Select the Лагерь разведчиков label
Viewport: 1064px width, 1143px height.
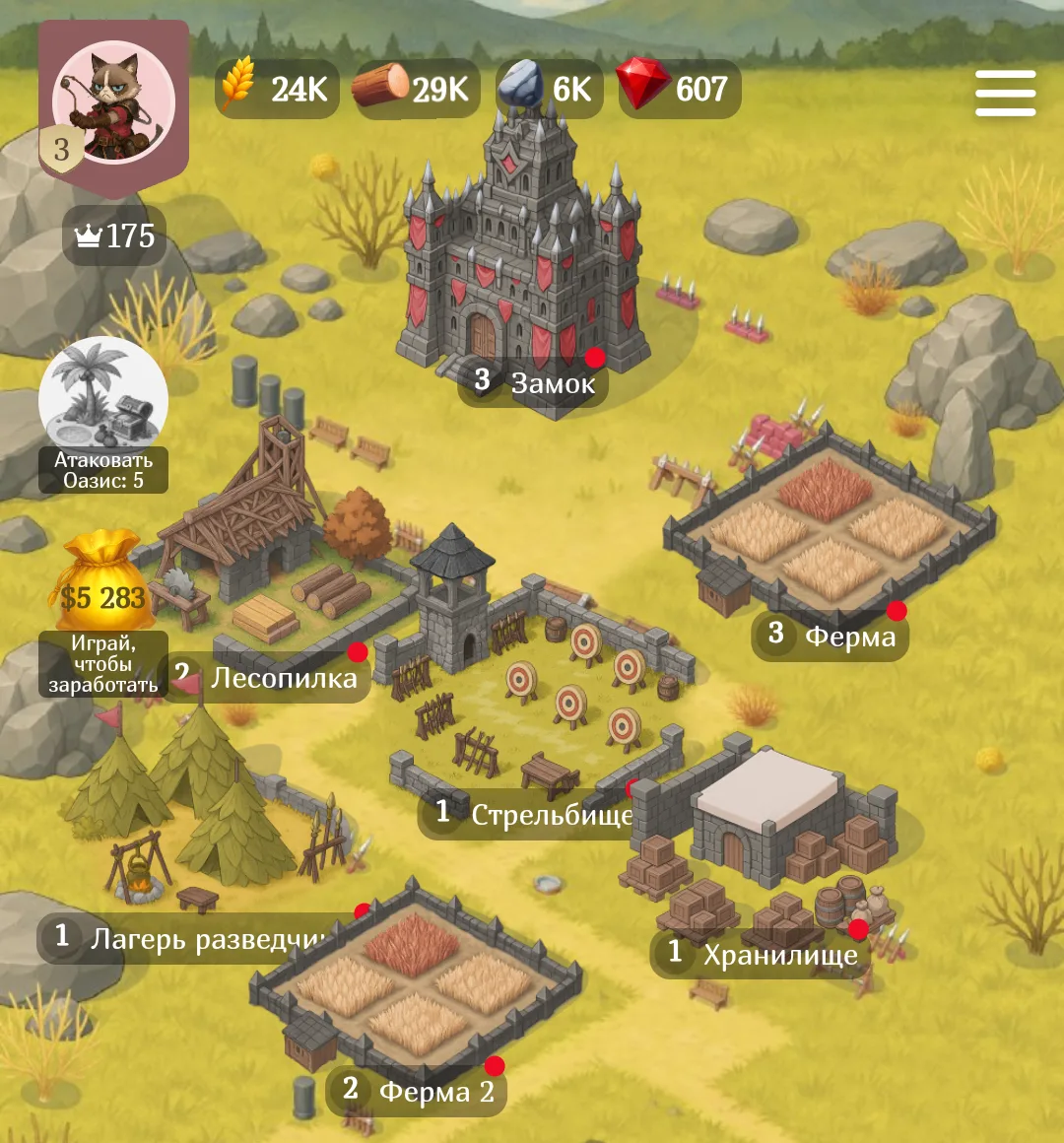[x=192, y=938]
